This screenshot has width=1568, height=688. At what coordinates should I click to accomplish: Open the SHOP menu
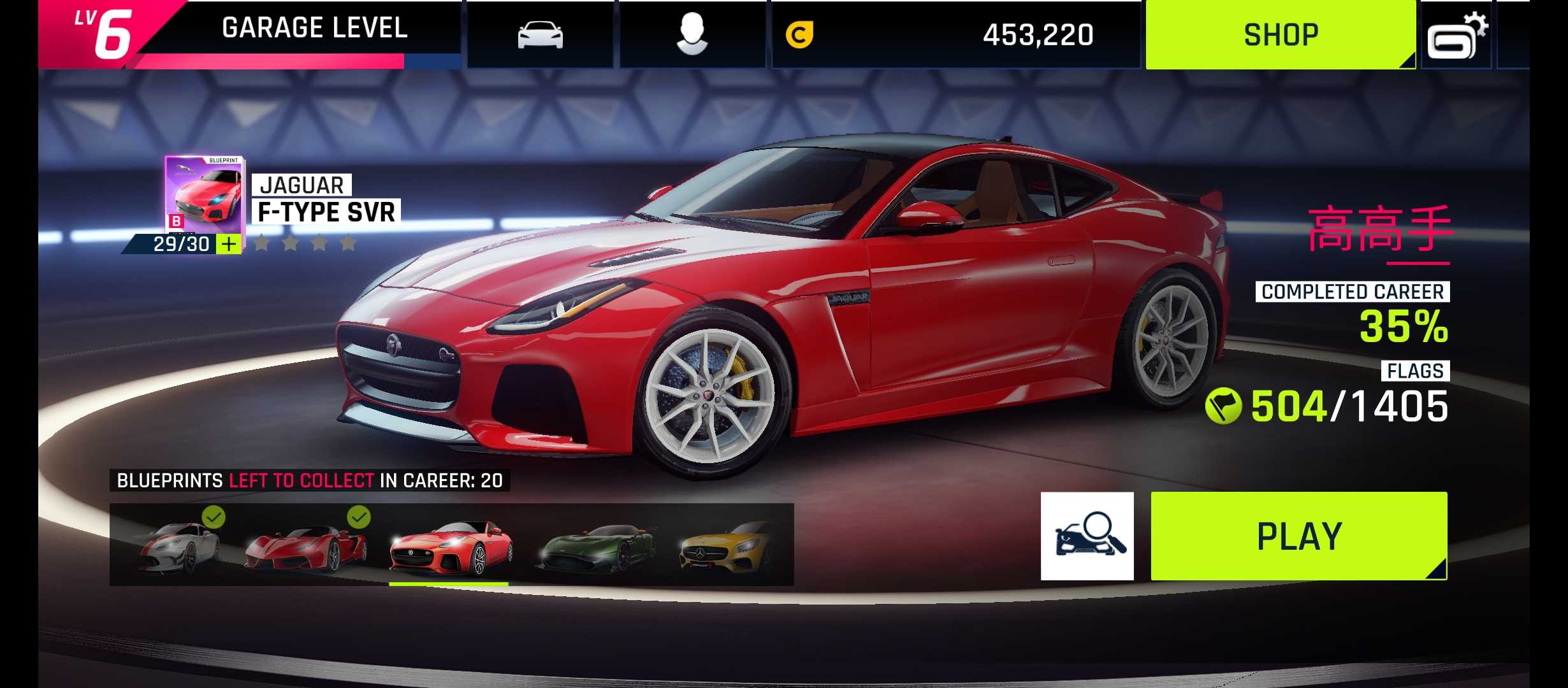[1280, 34]
